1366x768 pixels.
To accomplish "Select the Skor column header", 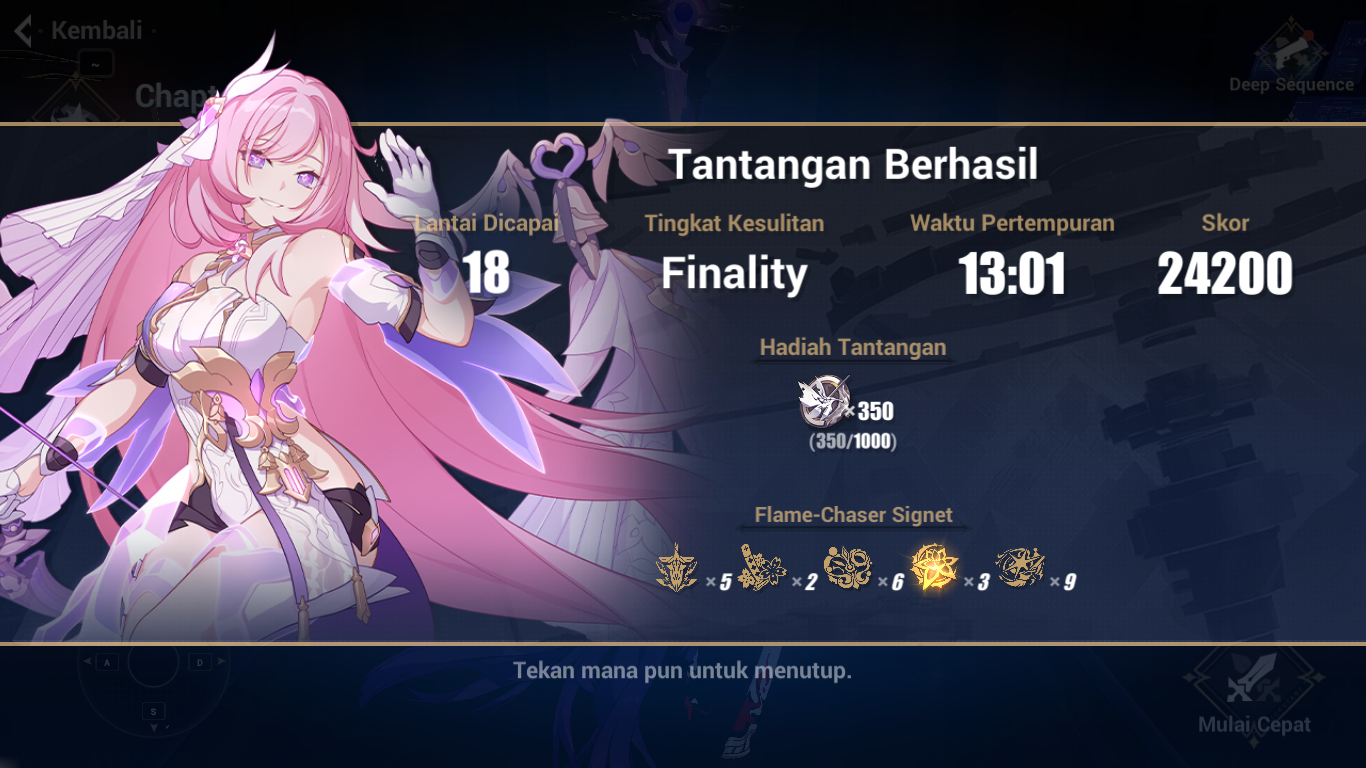I will tap(1226, 224).
